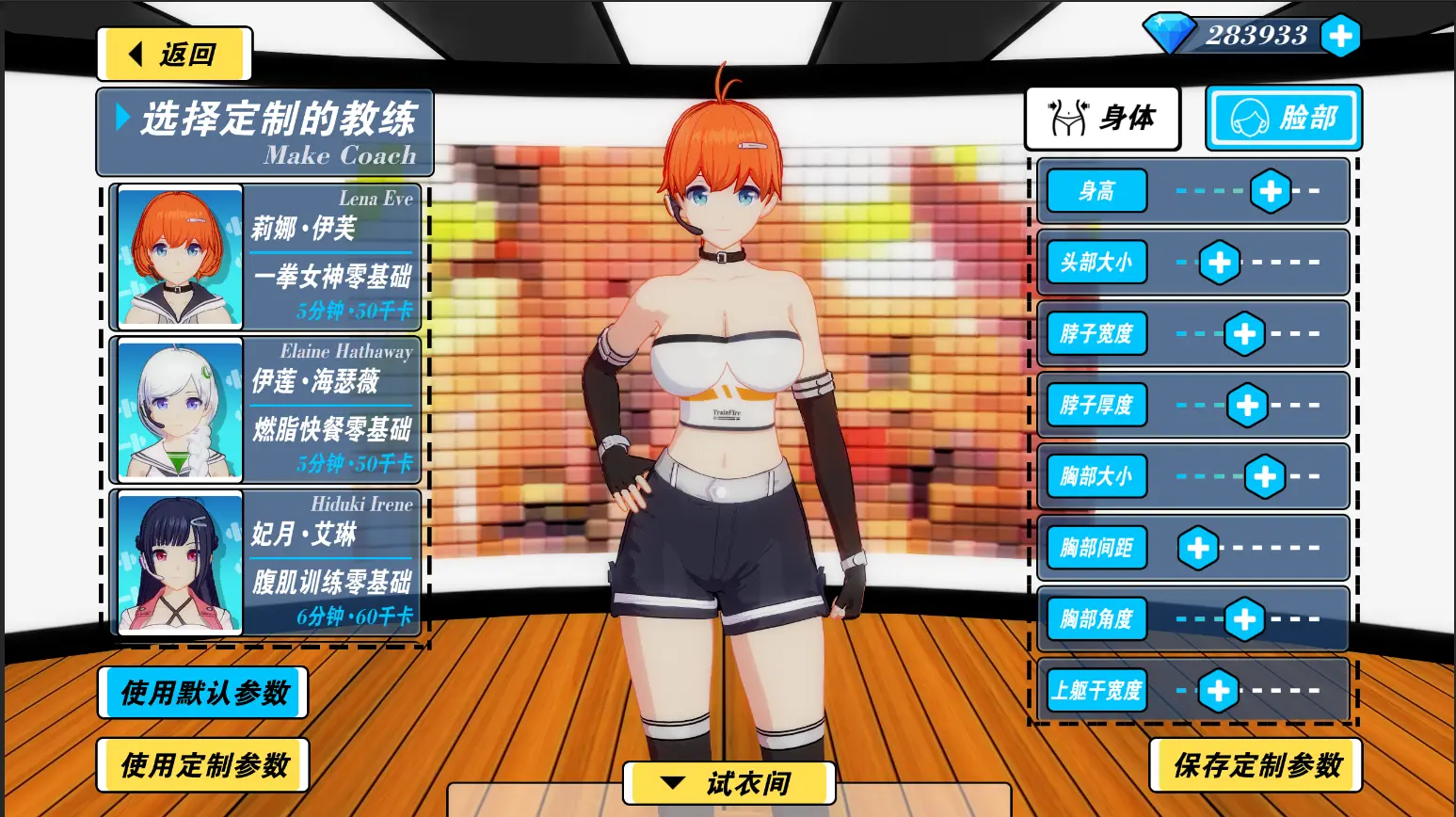Save settings with 保存定制参数
This screenshot has width=1456, height=817.
pos(1256,765)
